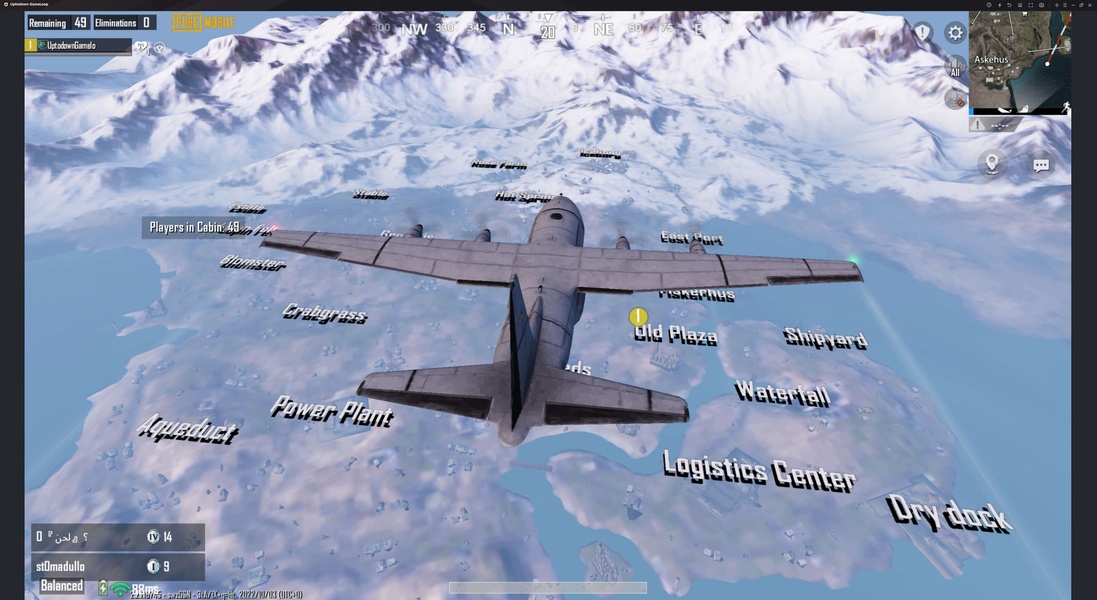Click the Balanced graphics mode label

pyautogui.click(x=62, y=586)
